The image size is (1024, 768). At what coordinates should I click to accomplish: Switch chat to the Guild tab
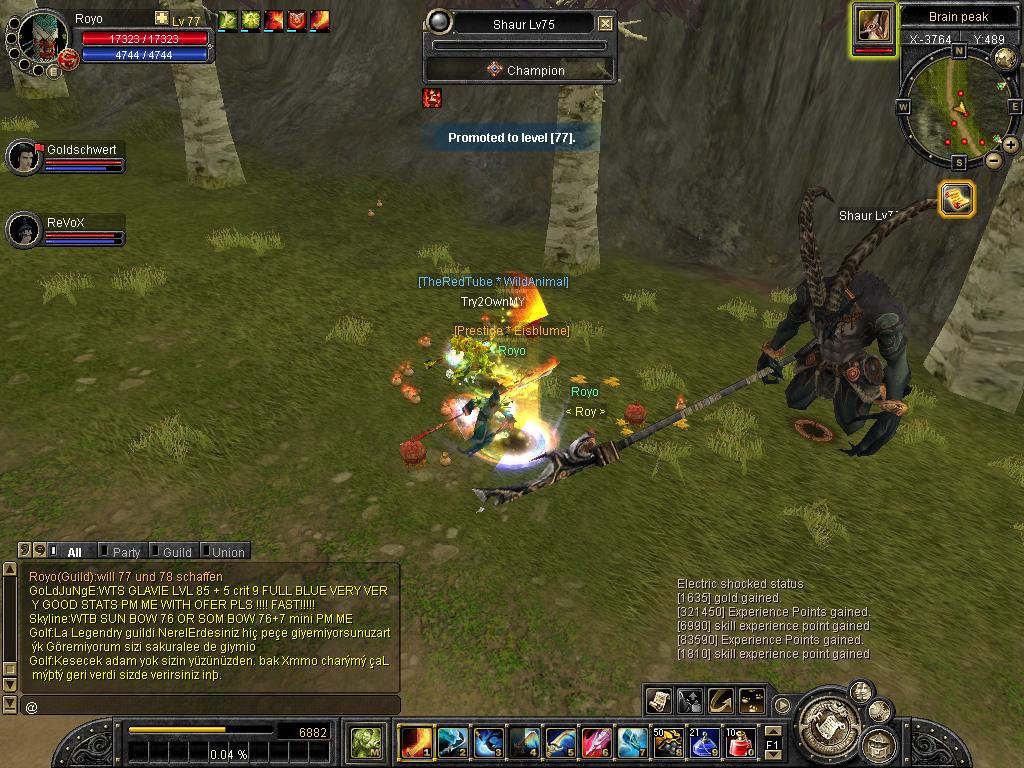coord(177,552)
